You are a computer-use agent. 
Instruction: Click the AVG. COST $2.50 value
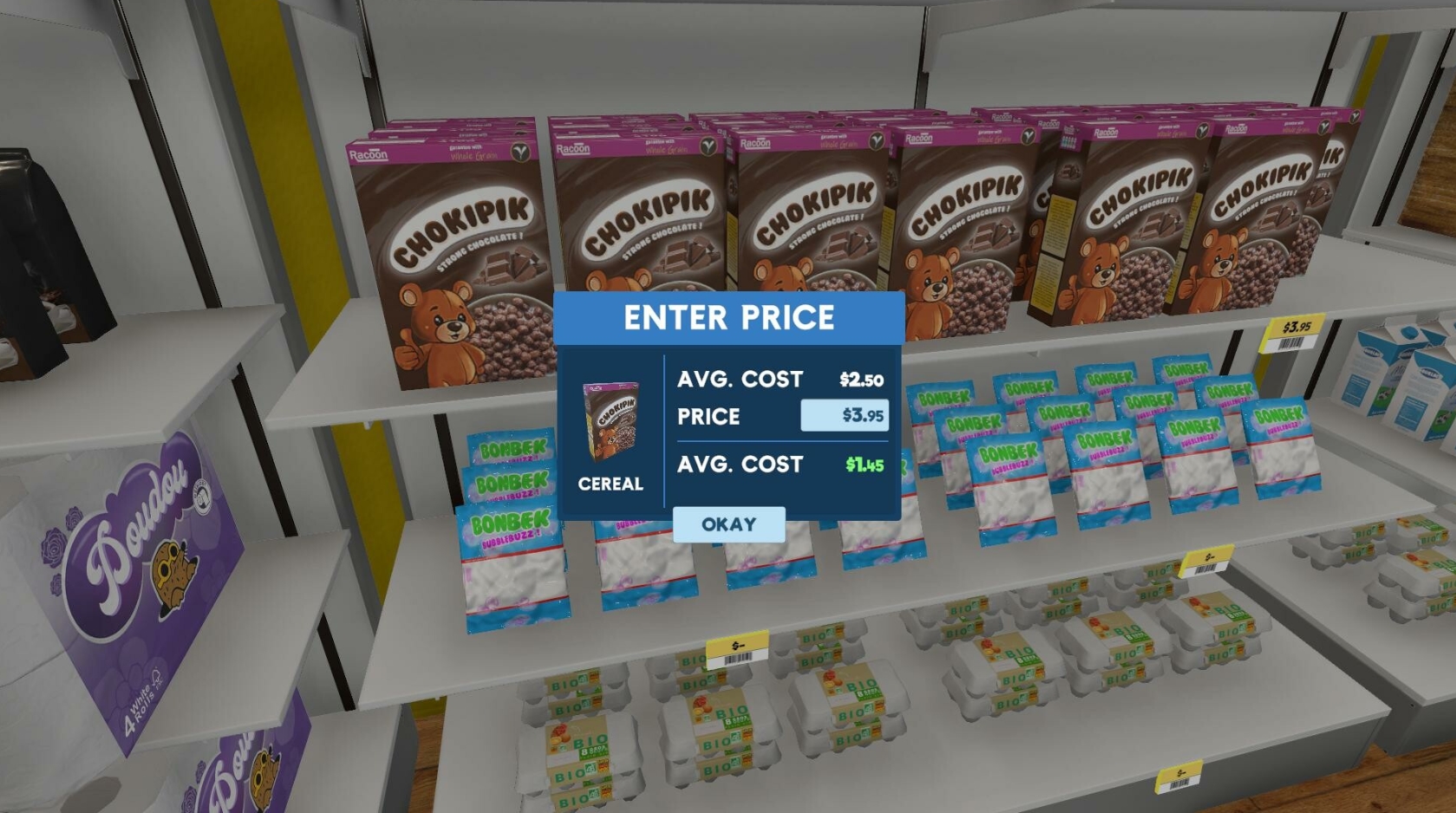click(861, 379)
